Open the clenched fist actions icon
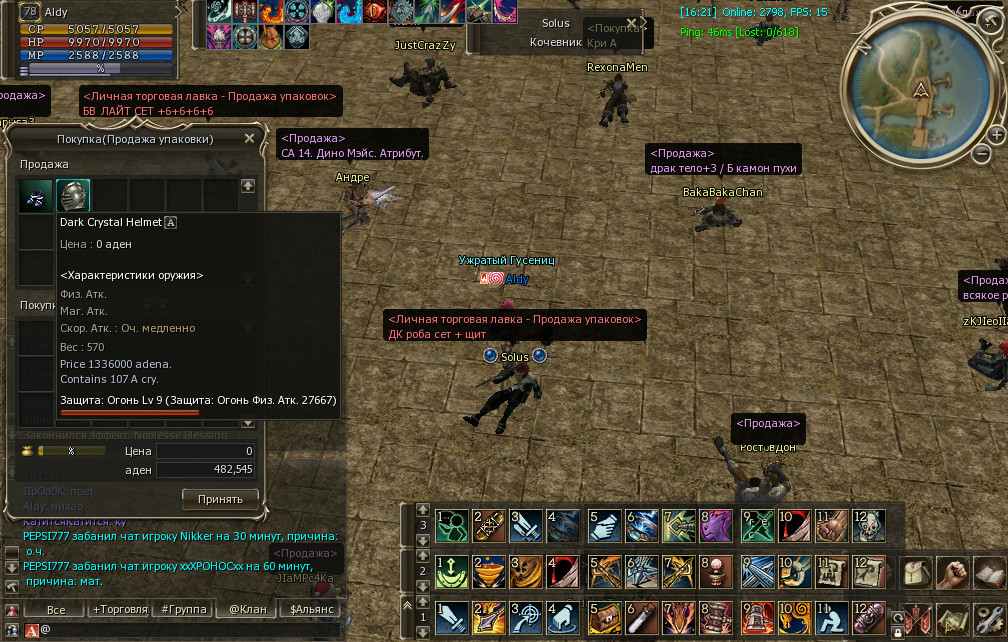 (x=954, y=573)
